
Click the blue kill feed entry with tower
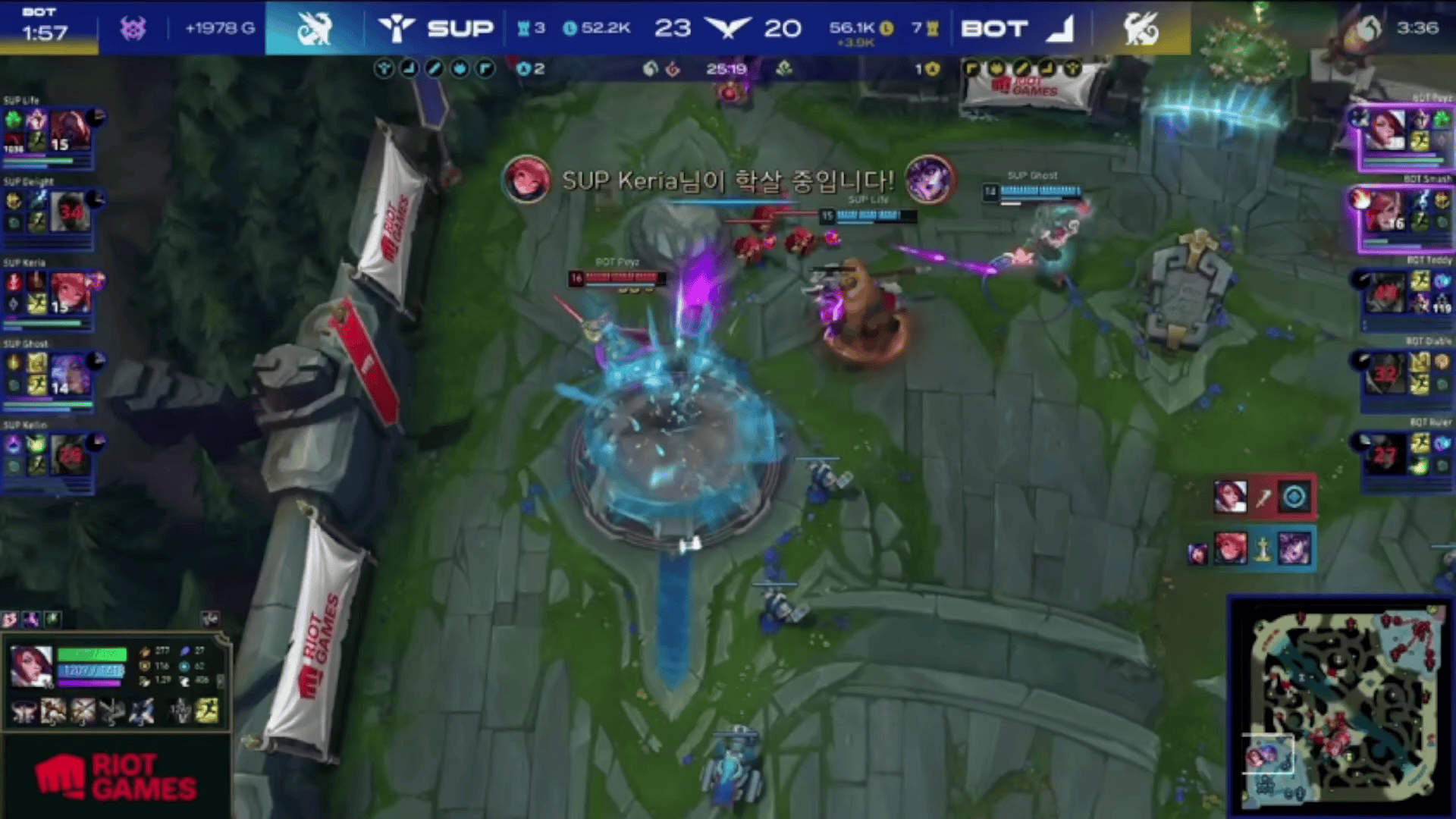pyautogui.click(x=1262, y=548)
